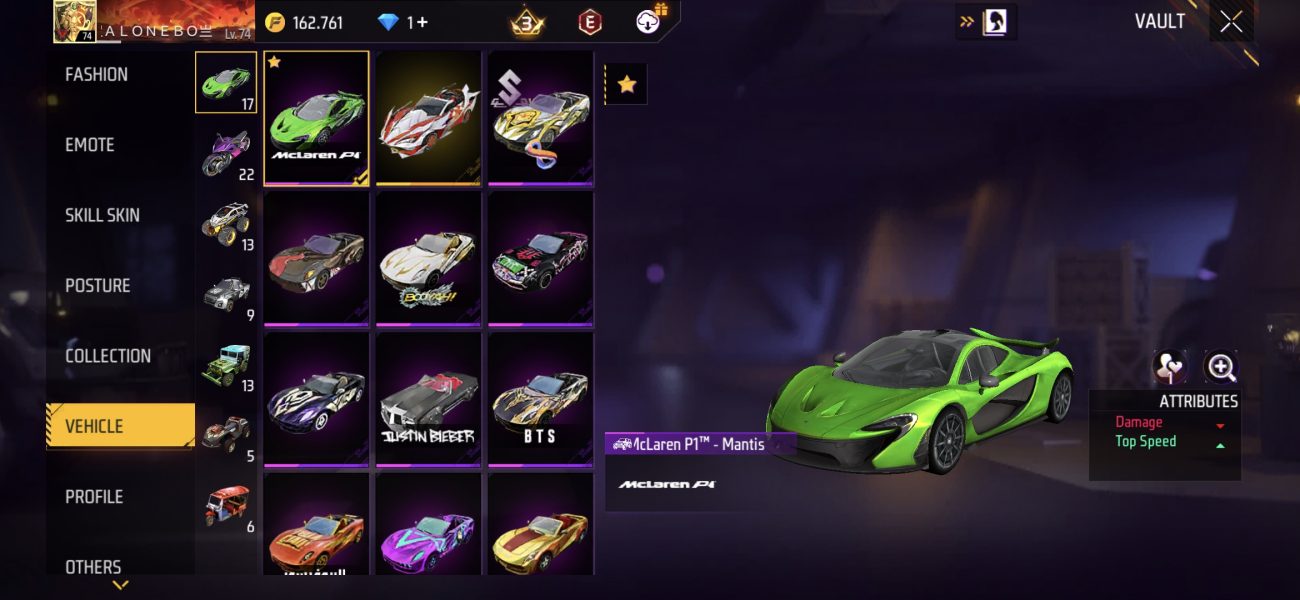Select the Booyah white car skin
The image size is (1300, 600).
(428, 257)
